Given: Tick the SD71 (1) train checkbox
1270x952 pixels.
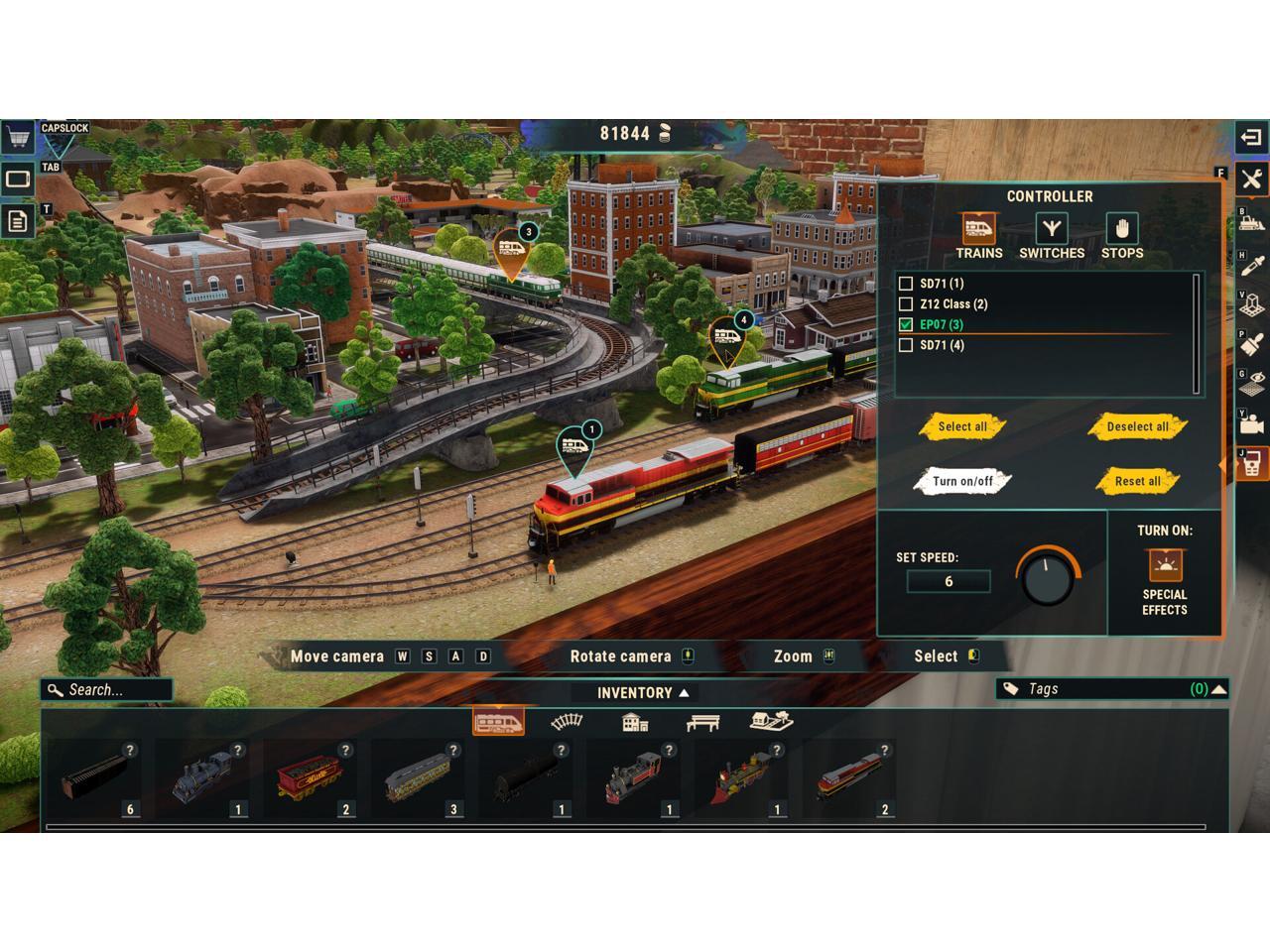Looking at the screenshot, I should (x=906, y=284).
